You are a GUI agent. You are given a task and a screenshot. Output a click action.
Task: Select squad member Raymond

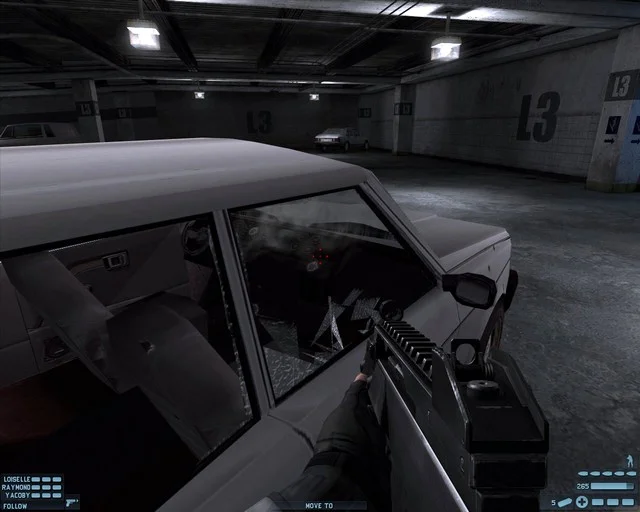17,487
